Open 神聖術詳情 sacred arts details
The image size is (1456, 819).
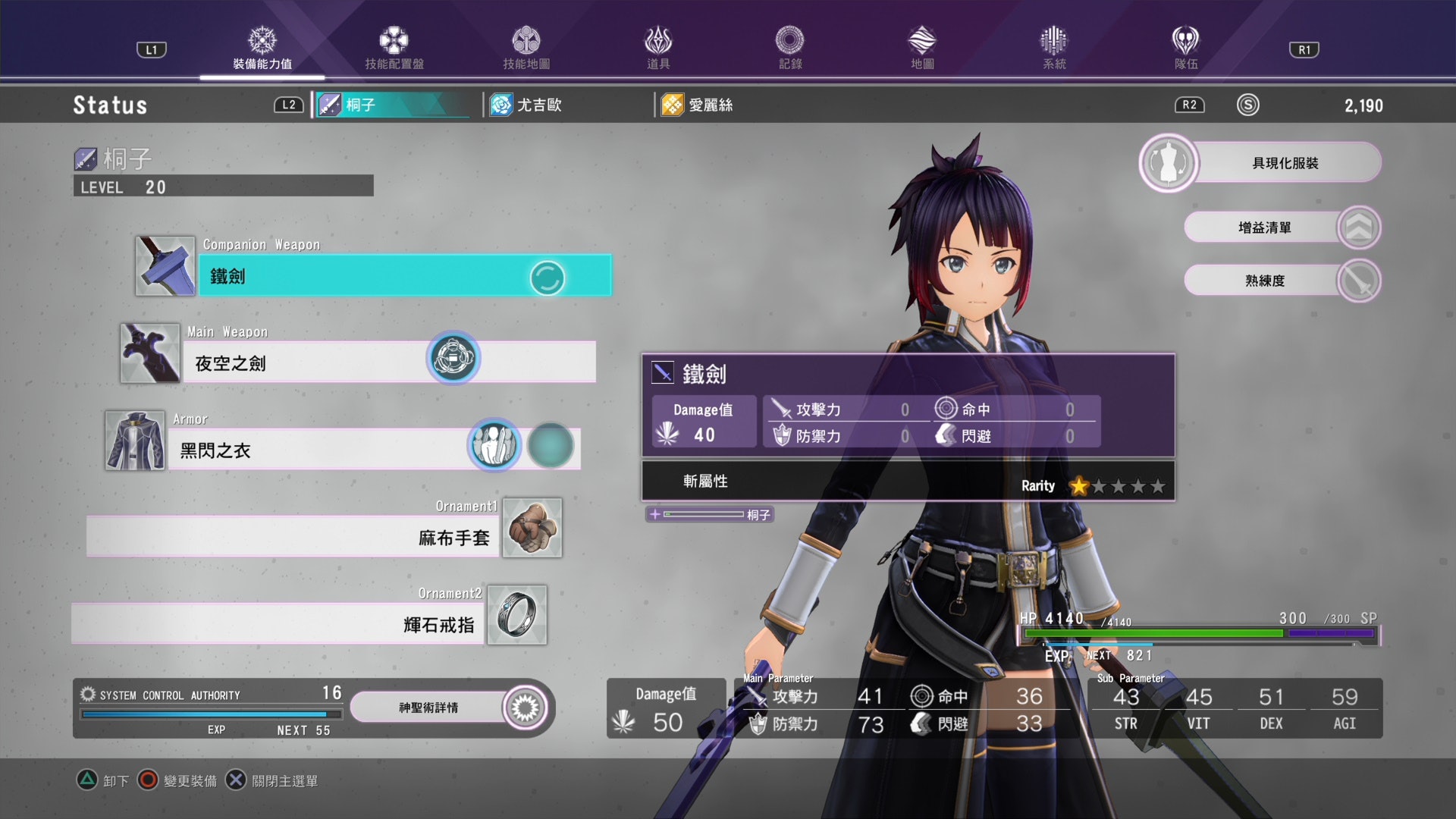pos(429,708)
